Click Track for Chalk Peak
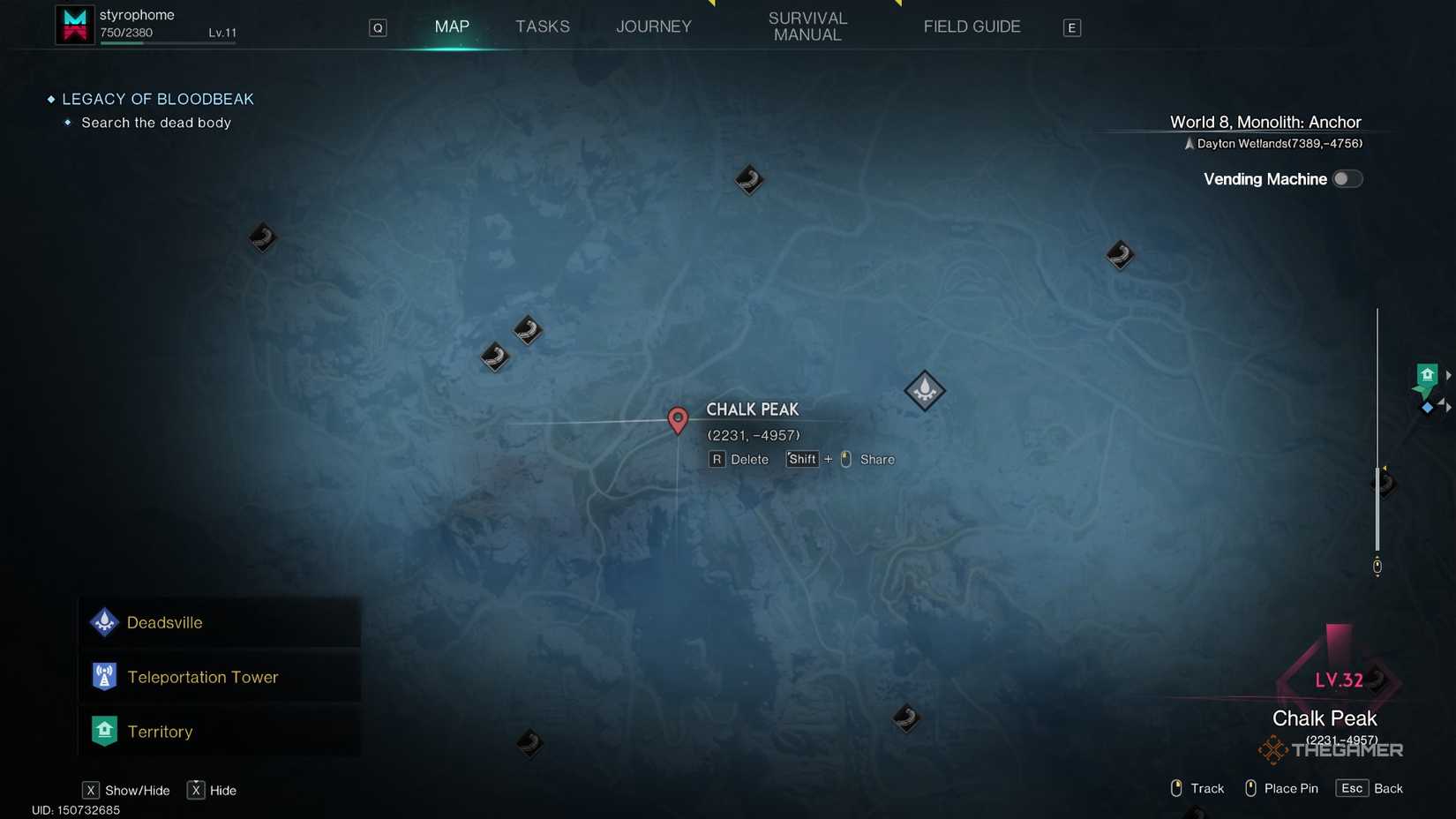Image resolution: width=1456 pixels, height=819 pixels. (x=1196, y=787)
